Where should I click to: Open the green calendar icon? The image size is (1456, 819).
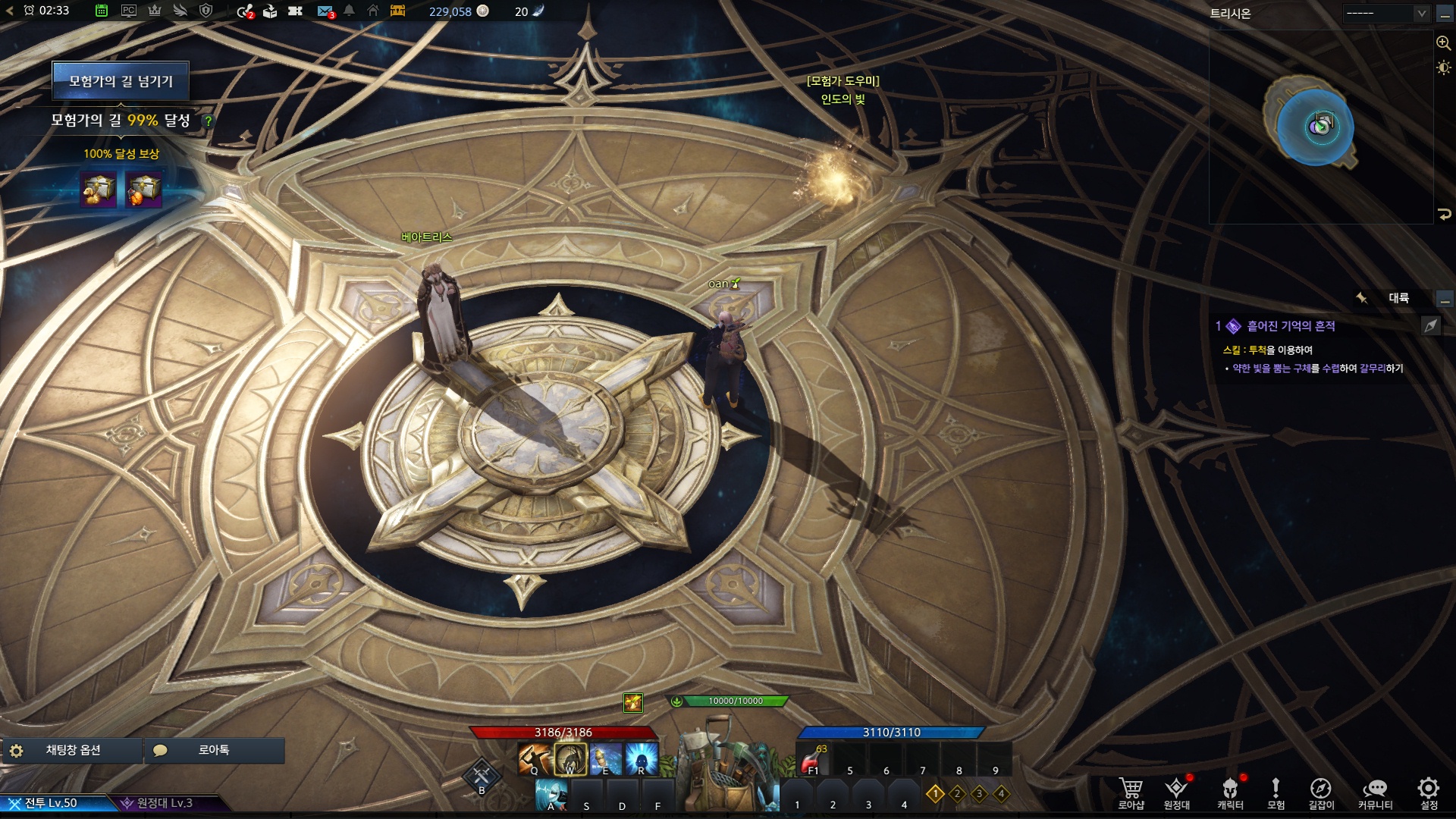click(102, 11)
